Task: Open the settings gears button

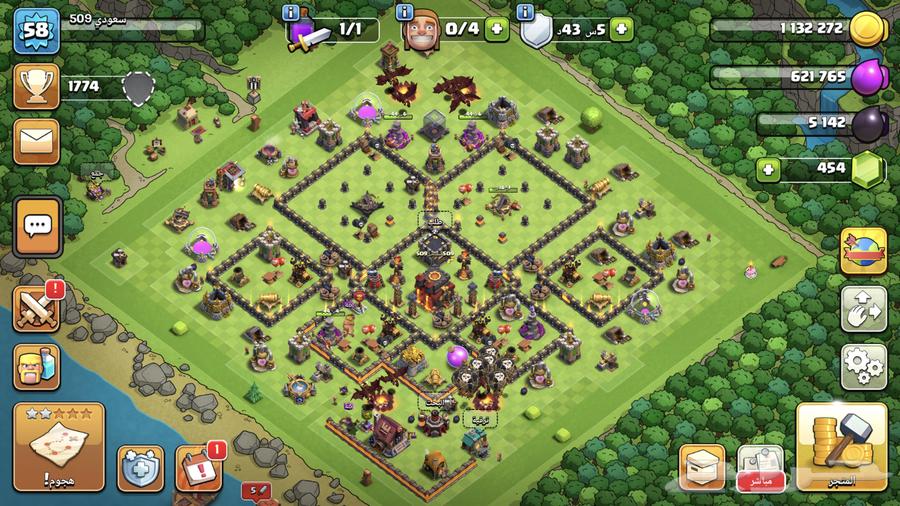Action: point(863,366)
